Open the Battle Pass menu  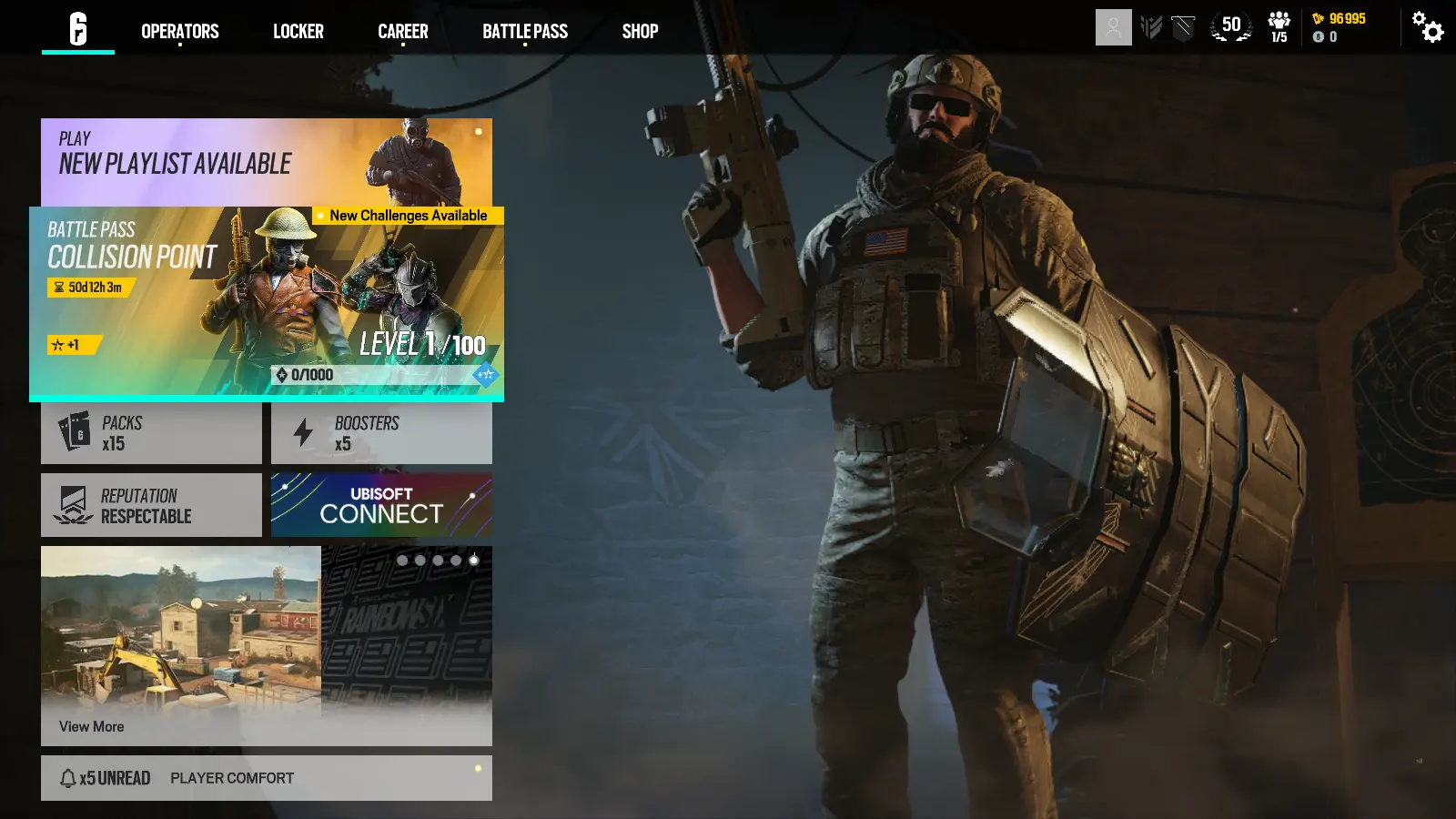click(x=525, y=31)
